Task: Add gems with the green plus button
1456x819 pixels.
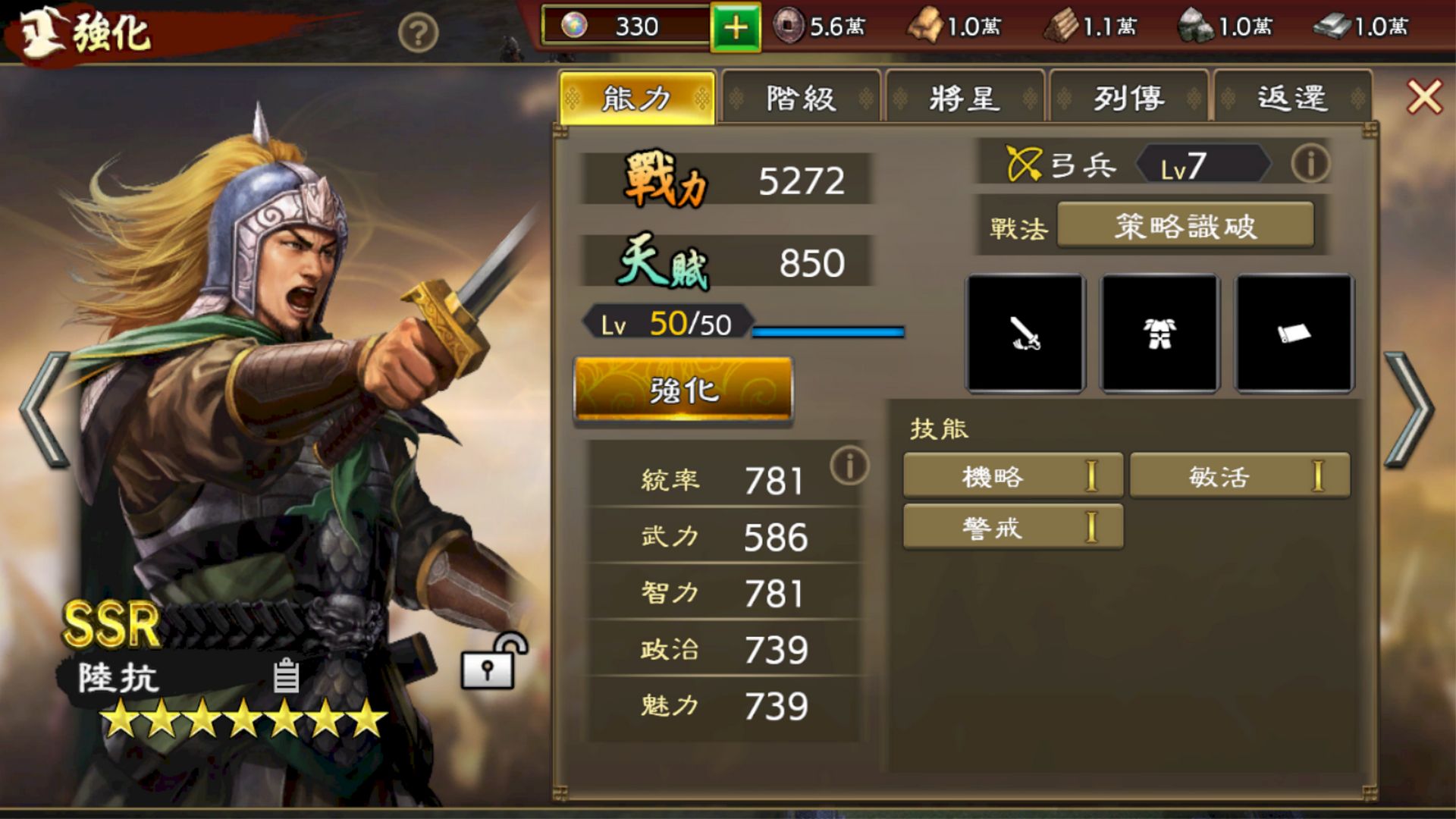Action: tap(735, 28)
